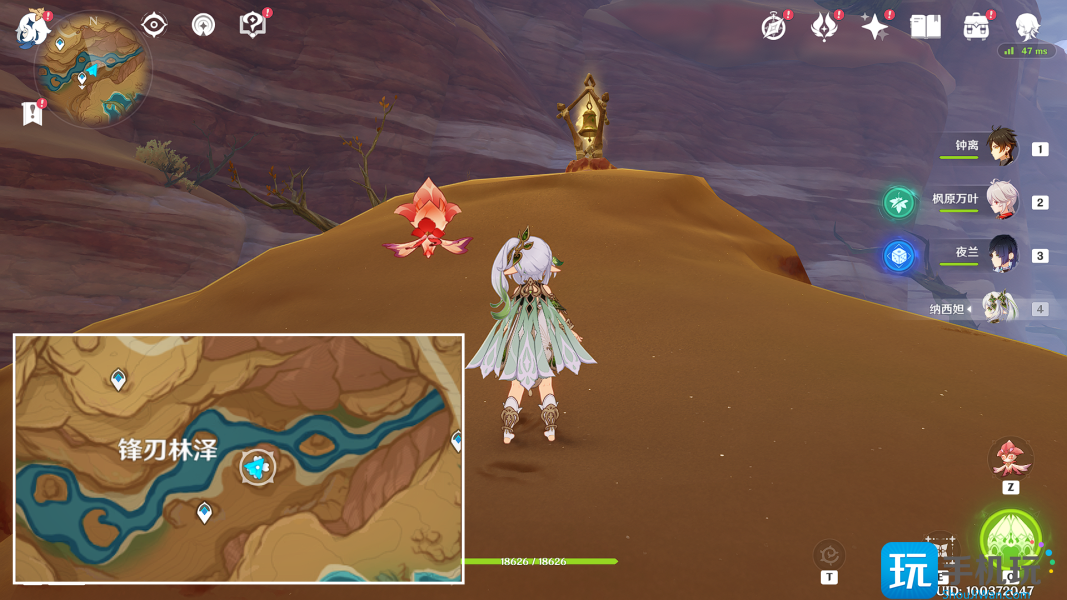This screenshot has width=1067, height=600.
Task: Open the winged Battle Pass icon
Action: tap(823, 27)
